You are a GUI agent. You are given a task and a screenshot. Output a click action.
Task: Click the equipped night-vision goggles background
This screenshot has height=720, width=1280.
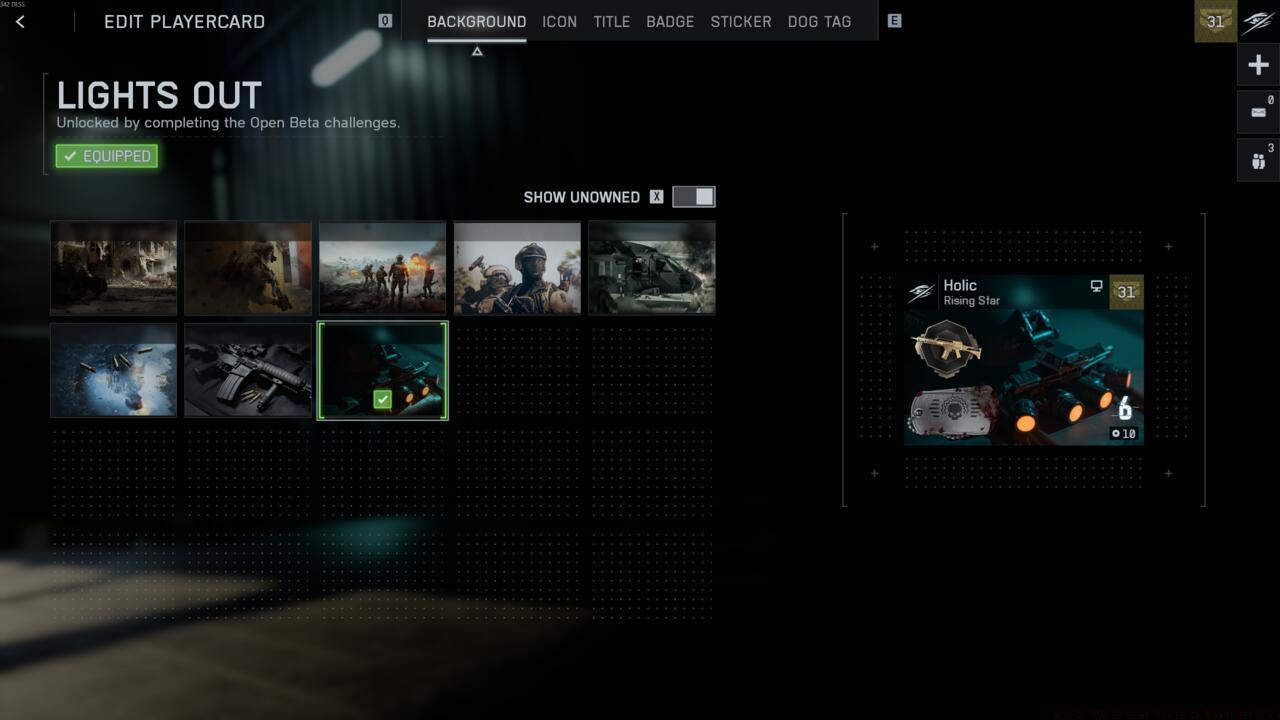point(383,370)
